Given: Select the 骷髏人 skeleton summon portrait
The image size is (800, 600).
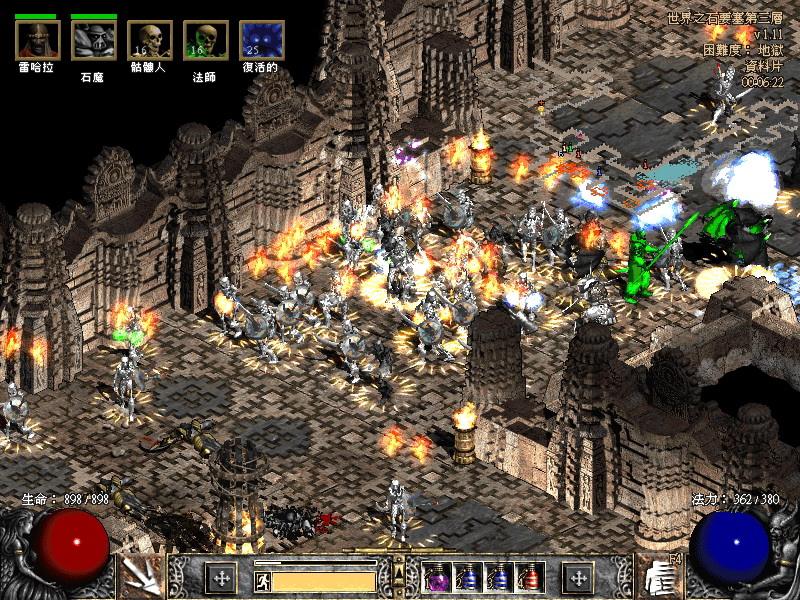Looking at the screenshot, I should (x=149, y=40).
